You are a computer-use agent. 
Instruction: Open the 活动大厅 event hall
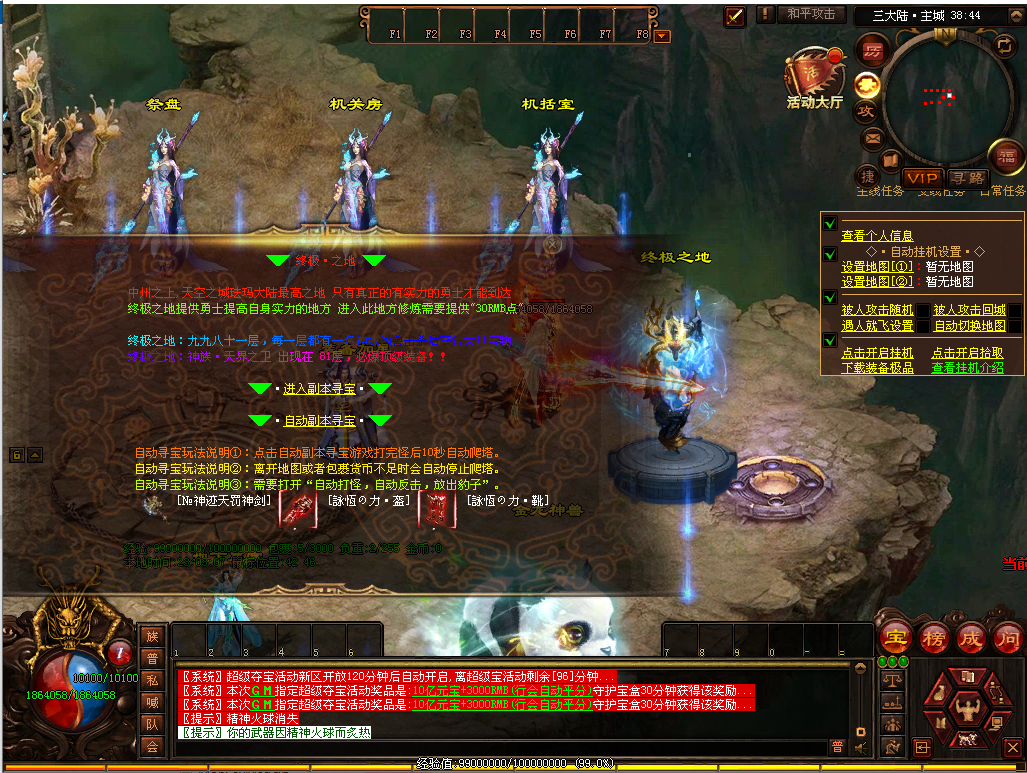pos(814,78)
